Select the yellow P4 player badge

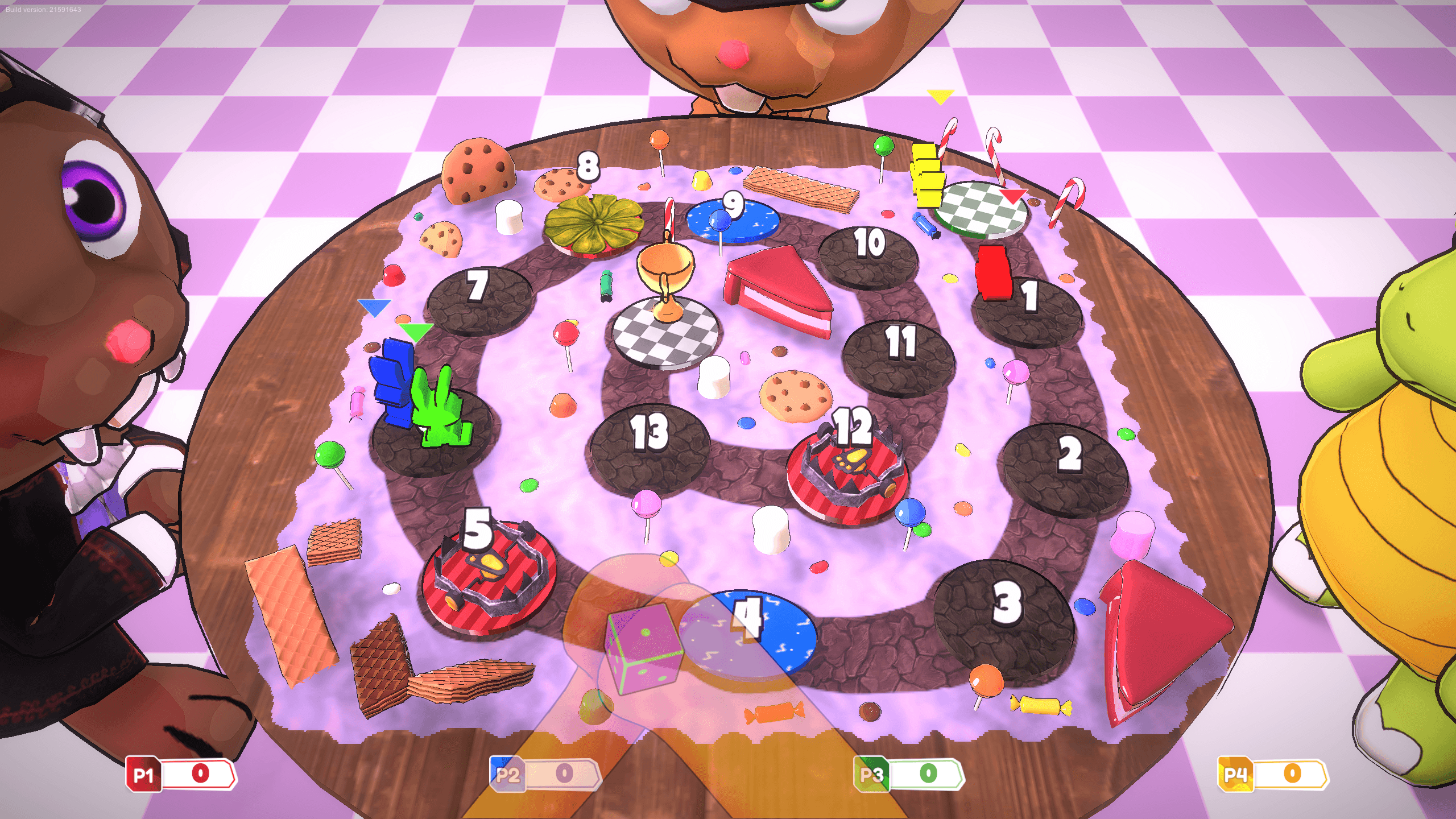click(x=1235, y=775)
